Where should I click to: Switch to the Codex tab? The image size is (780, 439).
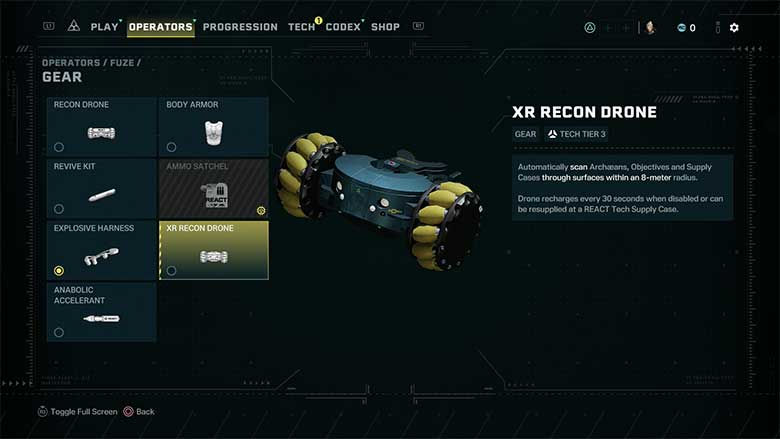pos(343,27)
